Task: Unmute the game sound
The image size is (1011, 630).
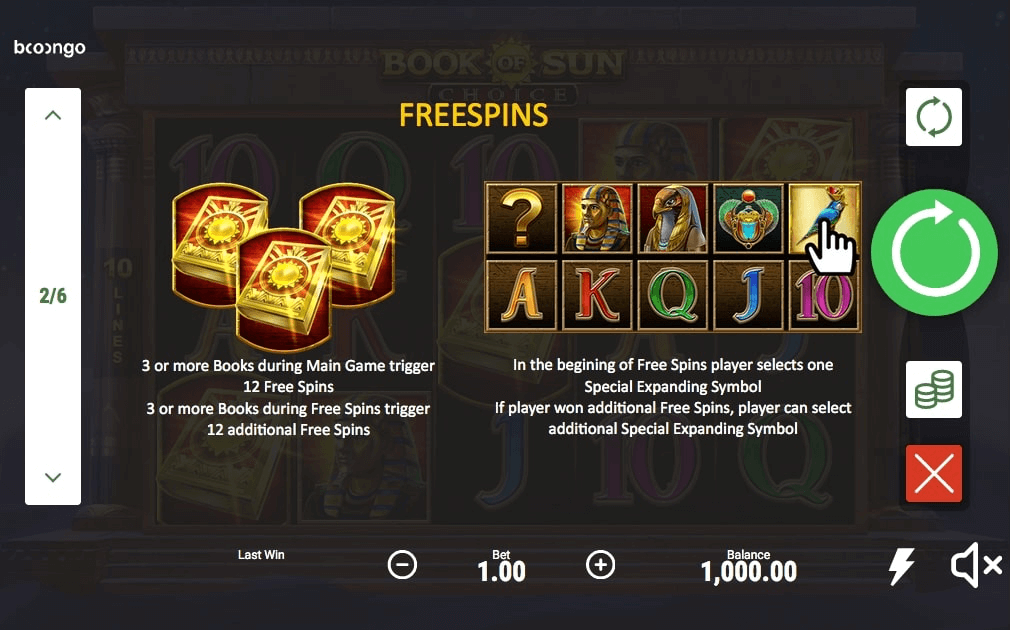Action: click(x=975, y=567)
